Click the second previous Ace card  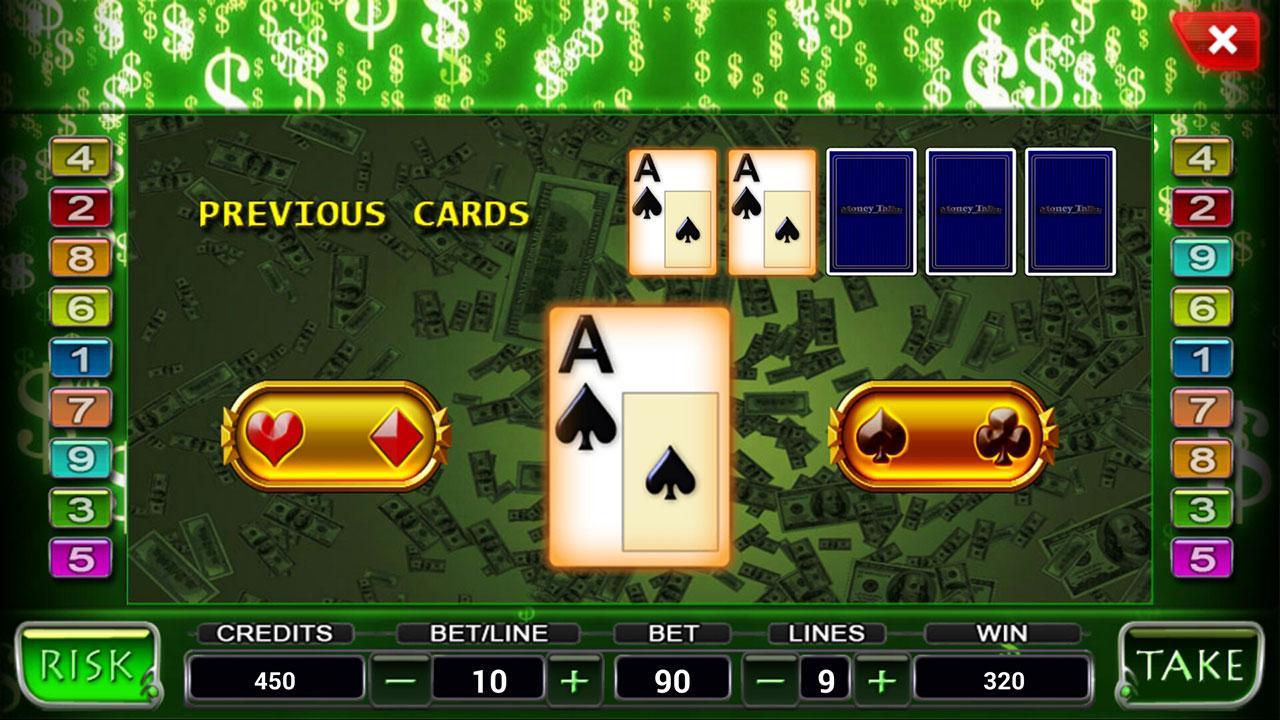pyautogui.click(x=770, y=210)
